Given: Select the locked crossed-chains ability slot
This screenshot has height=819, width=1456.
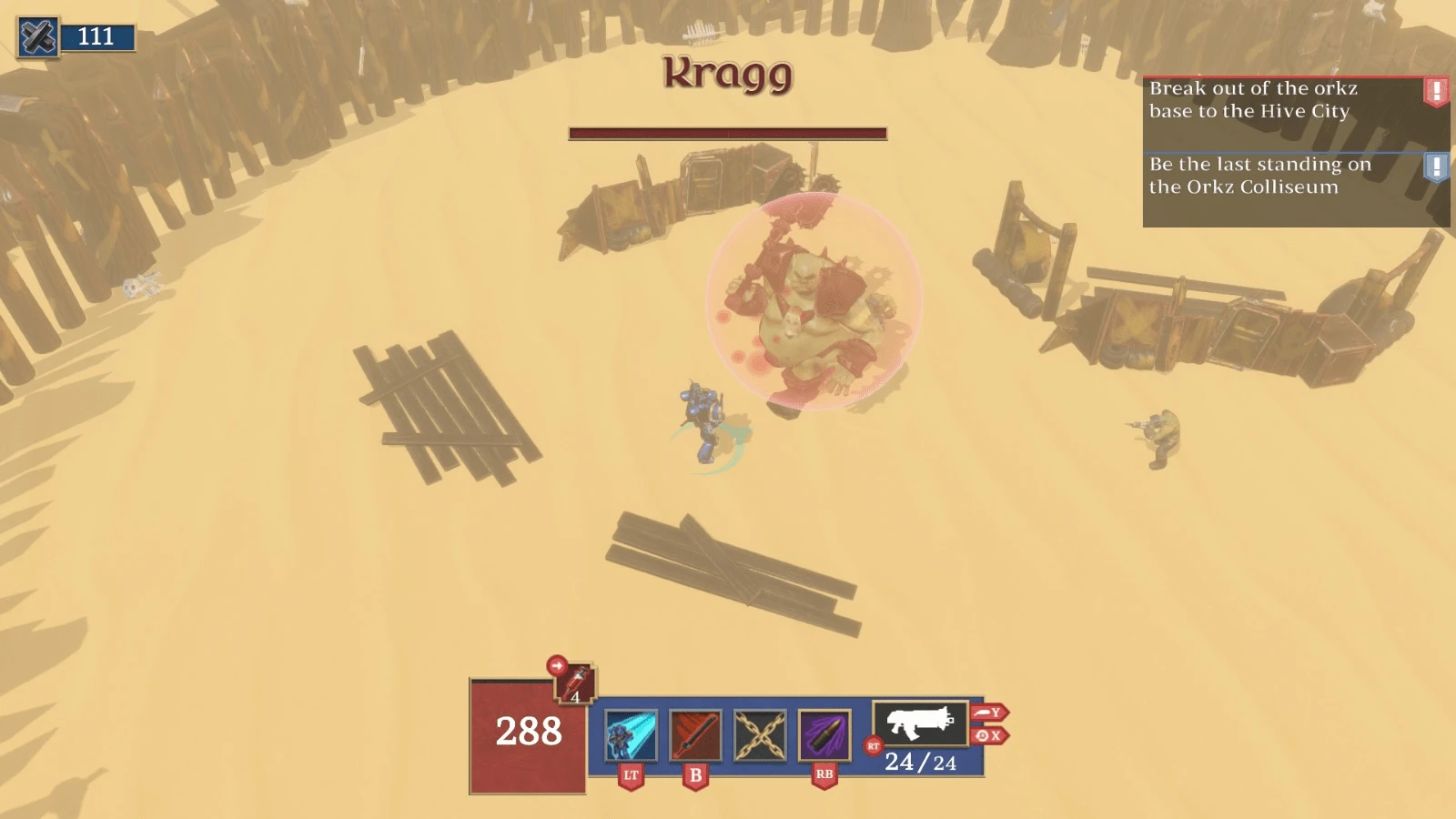Looking at the screenshot, I should [x=760, y=735].
